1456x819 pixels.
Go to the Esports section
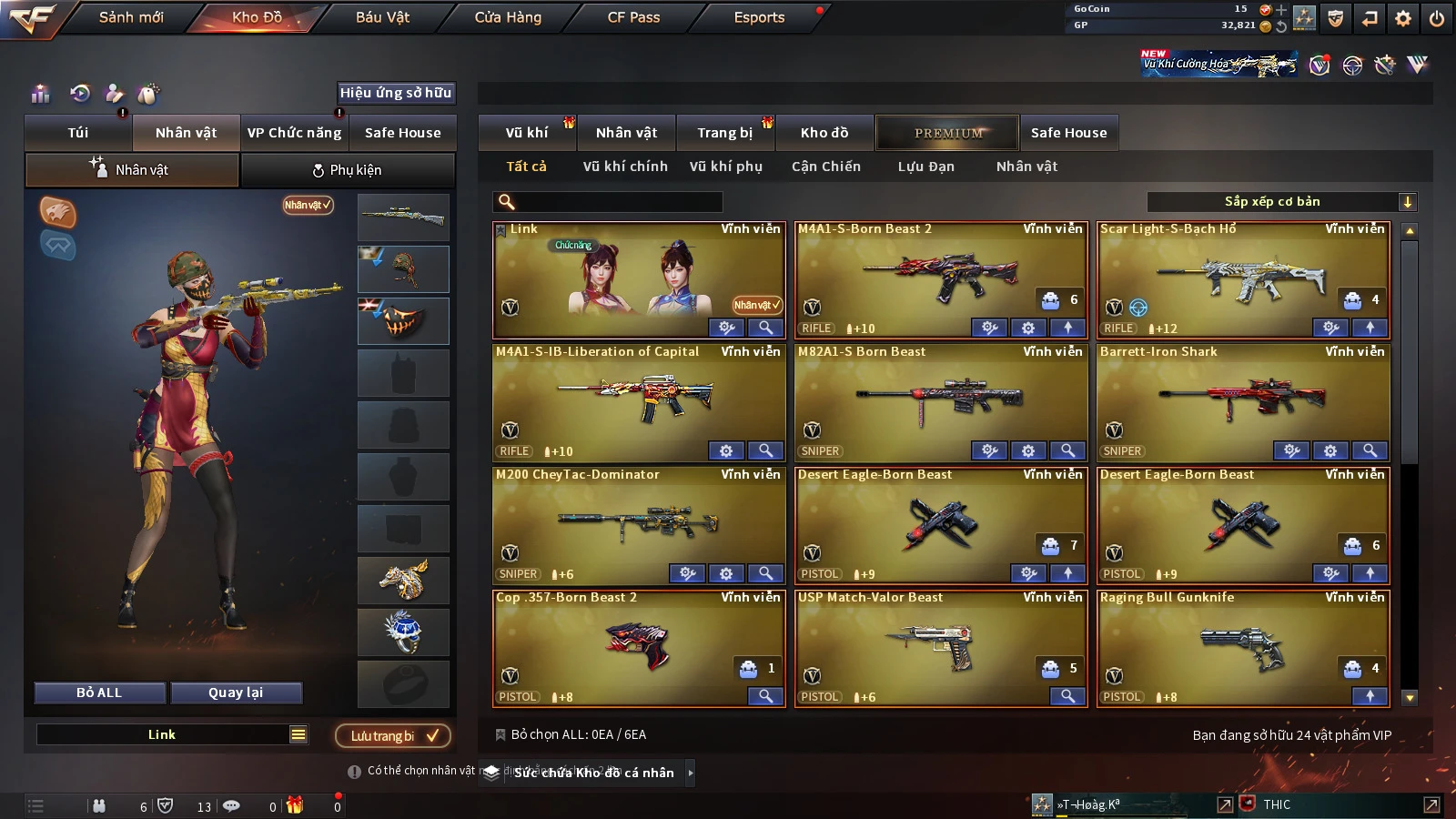pyautogui.click(x=759, y=17)
